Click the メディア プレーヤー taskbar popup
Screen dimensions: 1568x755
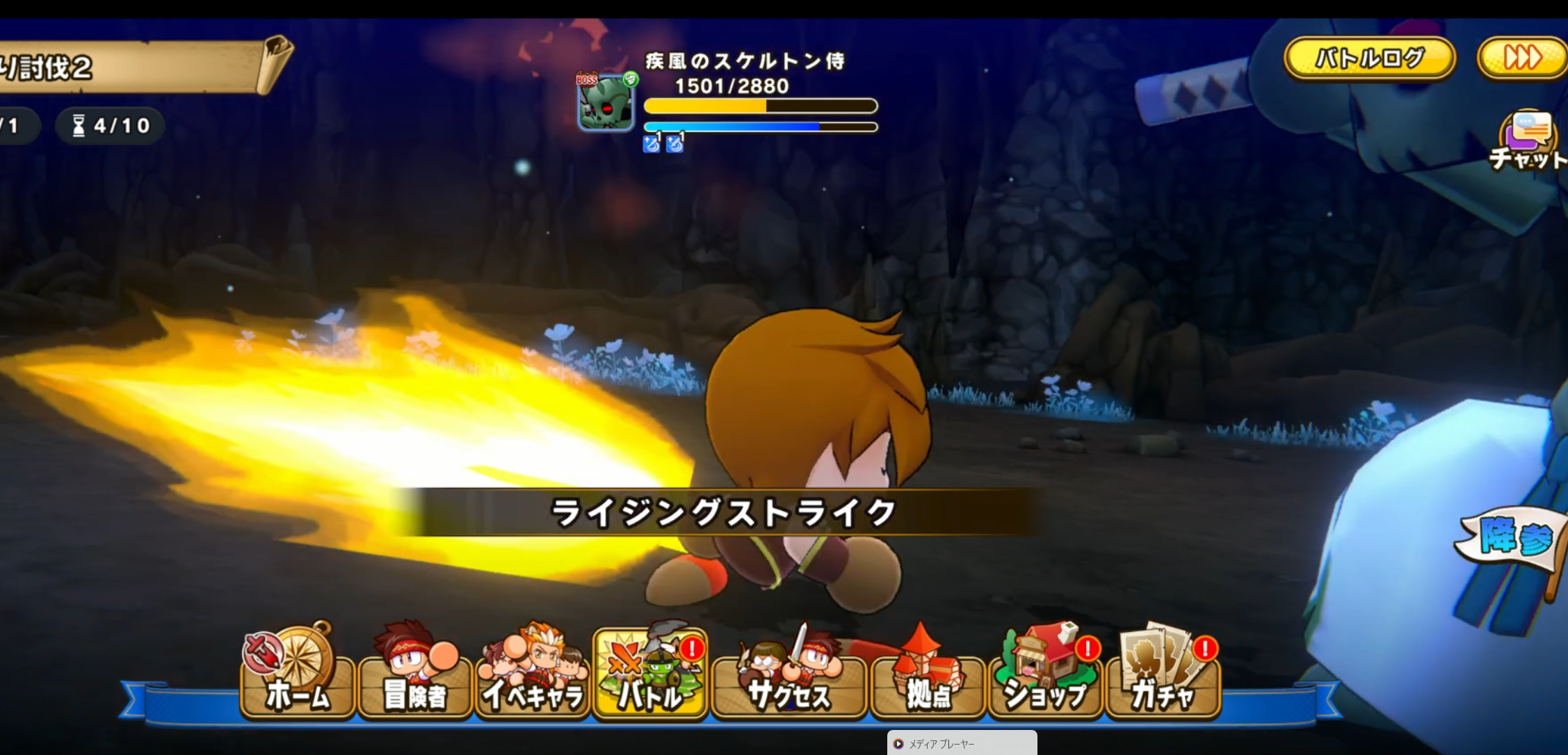[x=962, y=743]
